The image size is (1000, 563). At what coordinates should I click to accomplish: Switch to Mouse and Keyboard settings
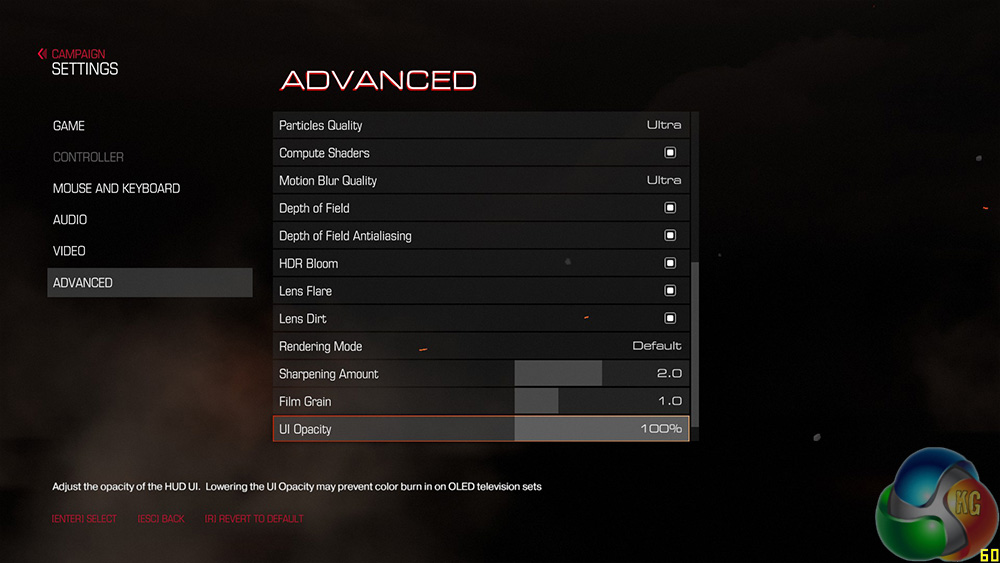[x=116, y=188]
